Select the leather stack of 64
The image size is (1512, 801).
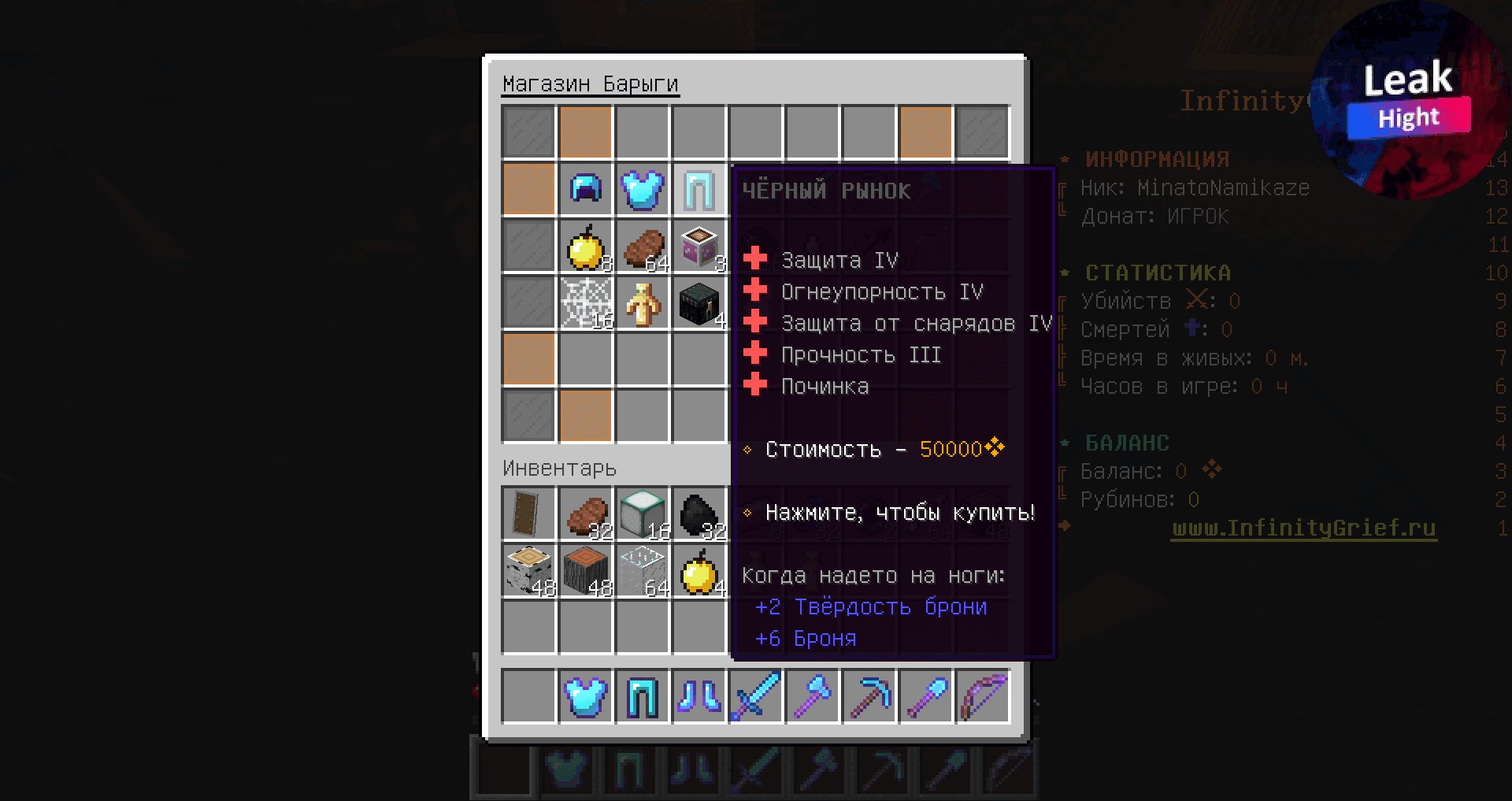tap(643, 246)
